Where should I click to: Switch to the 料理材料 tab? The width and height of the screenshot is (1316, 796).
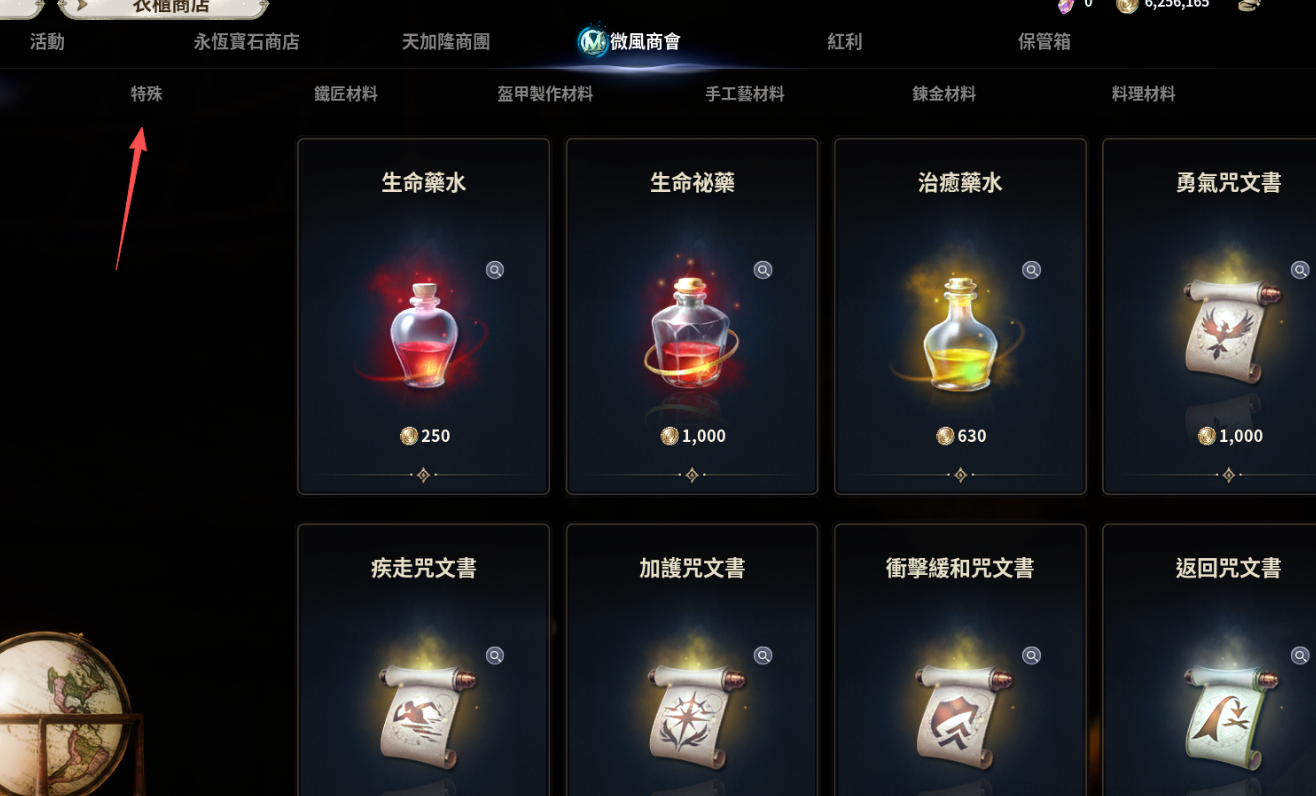tap(1143, 93)
